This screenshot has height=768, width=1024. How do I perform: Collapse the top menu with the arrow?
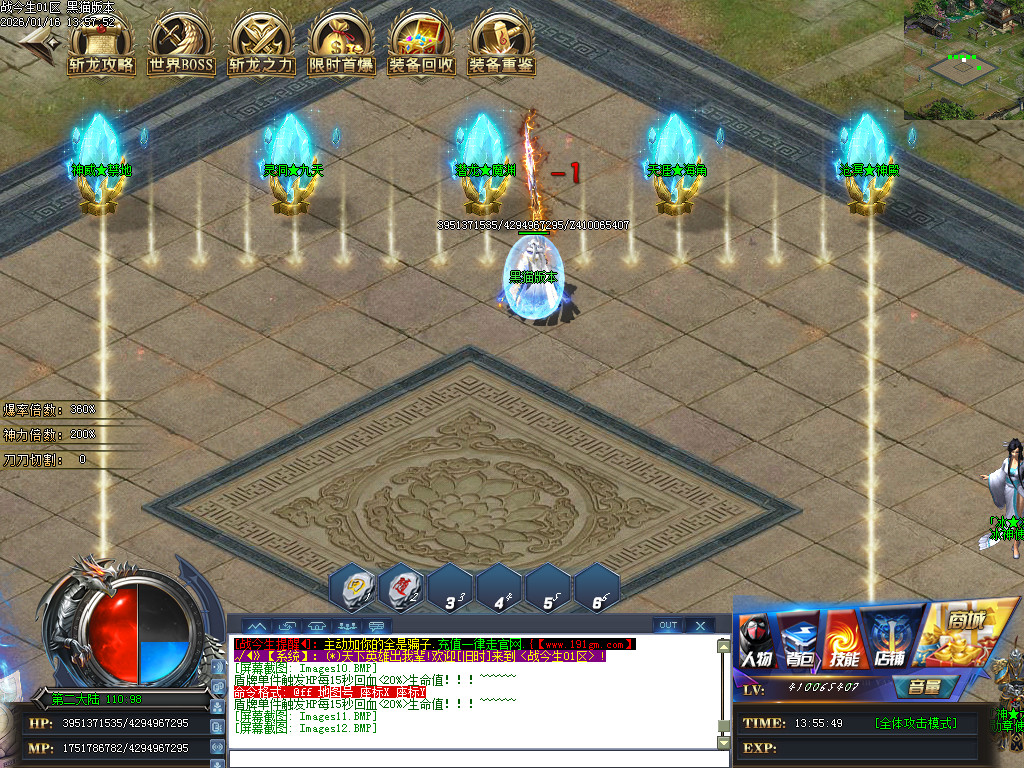pyautogui.click(x=37, y=40)
